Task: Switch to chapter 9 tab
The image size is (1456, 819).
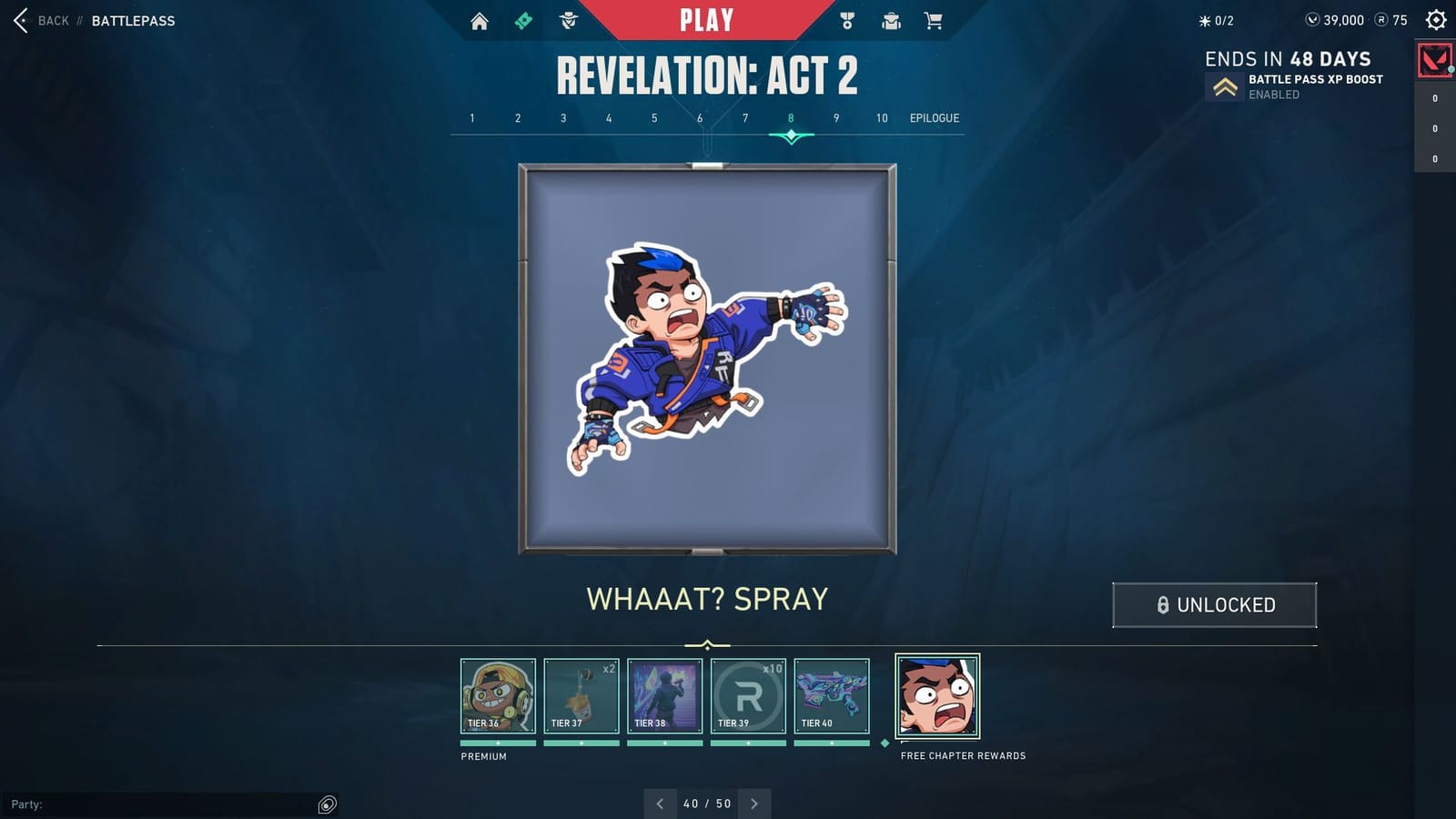Action: (x=835, y=117)
